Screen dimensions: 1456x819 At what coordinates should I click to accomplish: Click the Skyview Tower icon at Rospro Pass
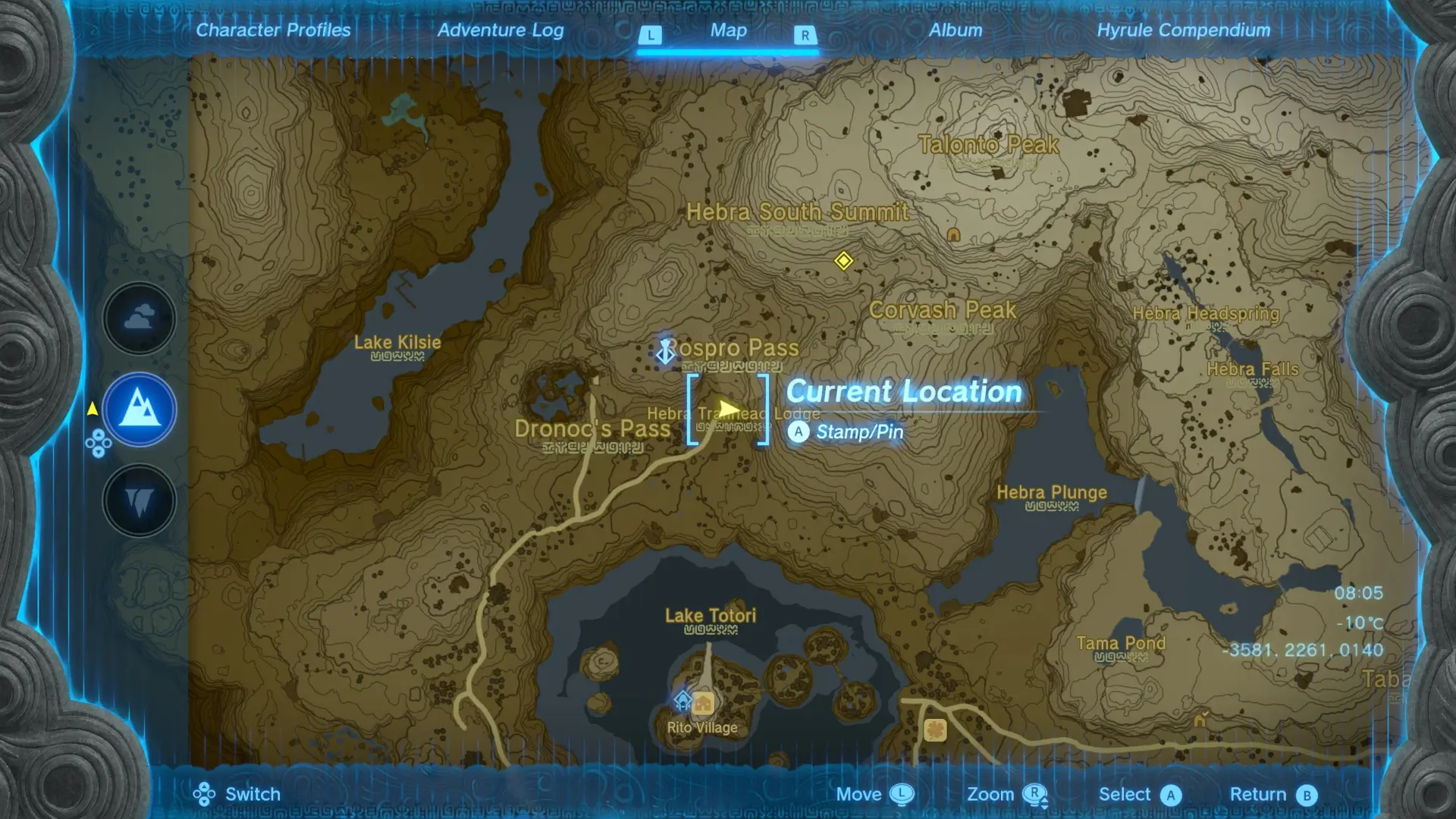click(666, 351)
